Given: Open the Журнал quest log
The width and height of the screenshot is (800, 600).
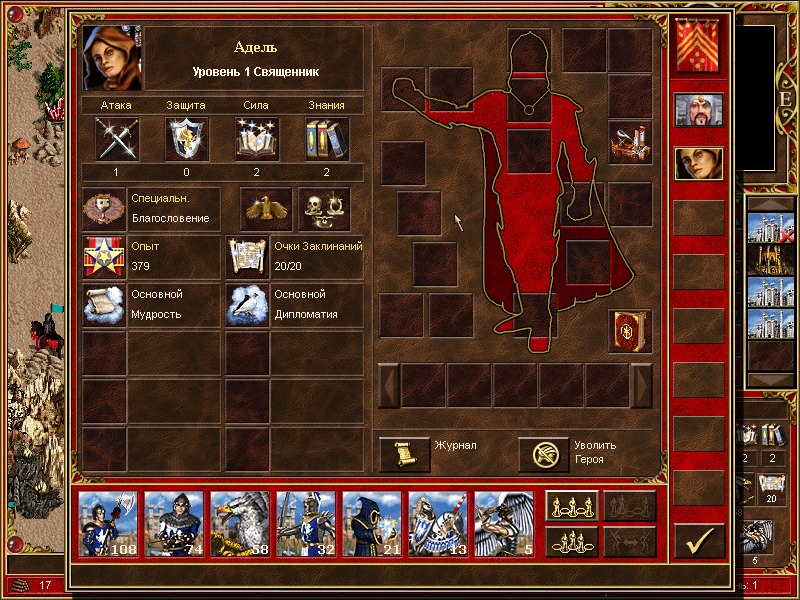Looking at the screenshot, I should pos(405,453).
